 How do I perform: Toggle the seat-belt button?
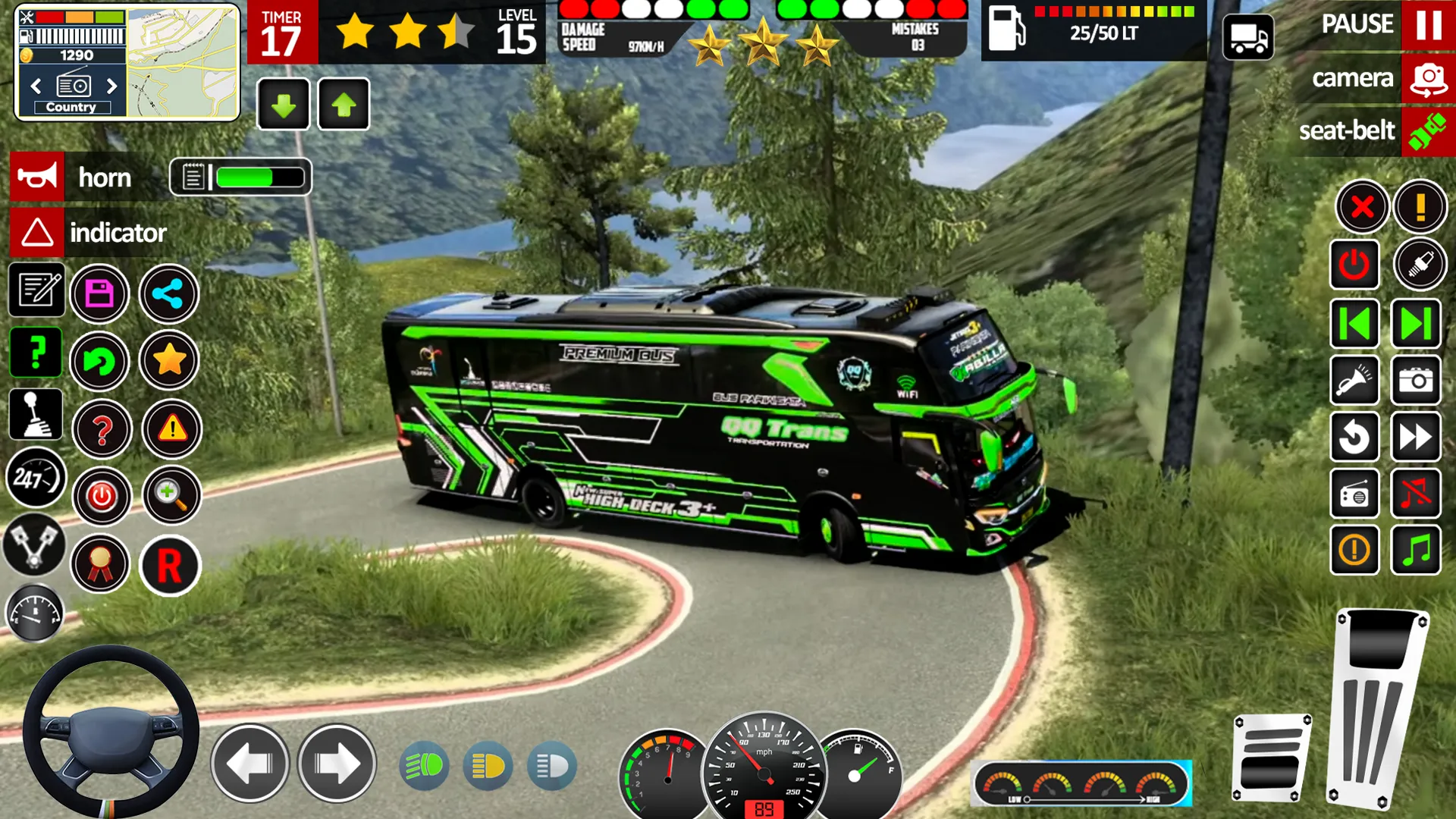click(x=1428, y=131)
